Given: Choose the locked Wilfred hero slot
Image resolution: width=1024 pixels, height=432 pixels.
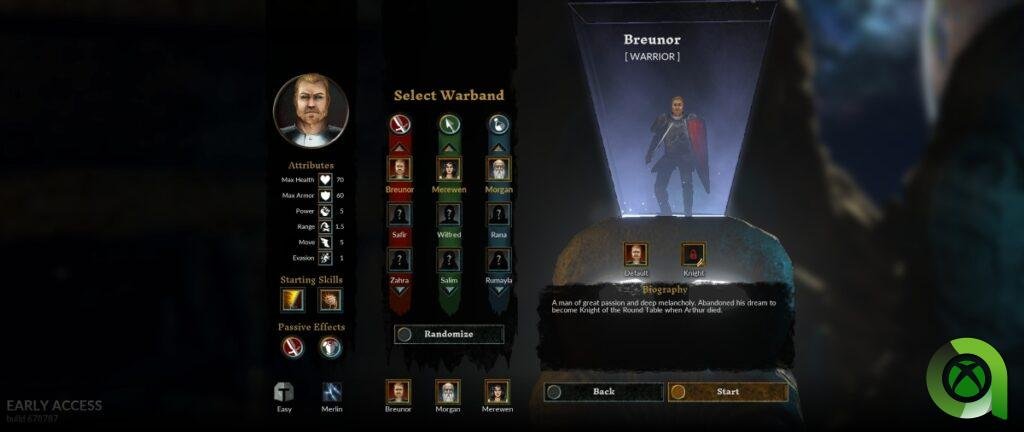Looking at the screenshot, I should (x=448, y=215).
